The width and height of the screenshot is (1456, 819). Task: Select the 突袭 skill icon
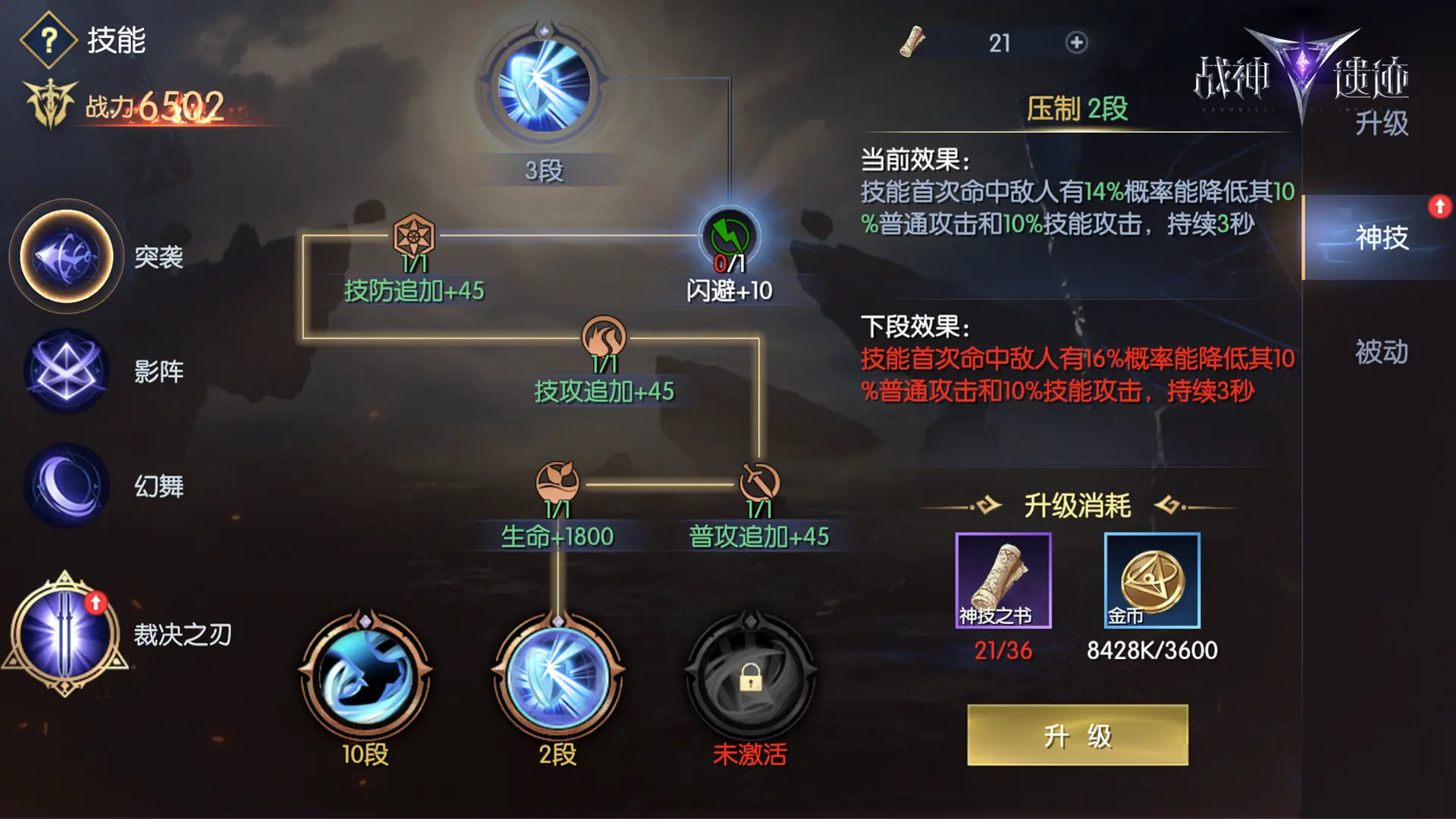[x=67, y=256]
